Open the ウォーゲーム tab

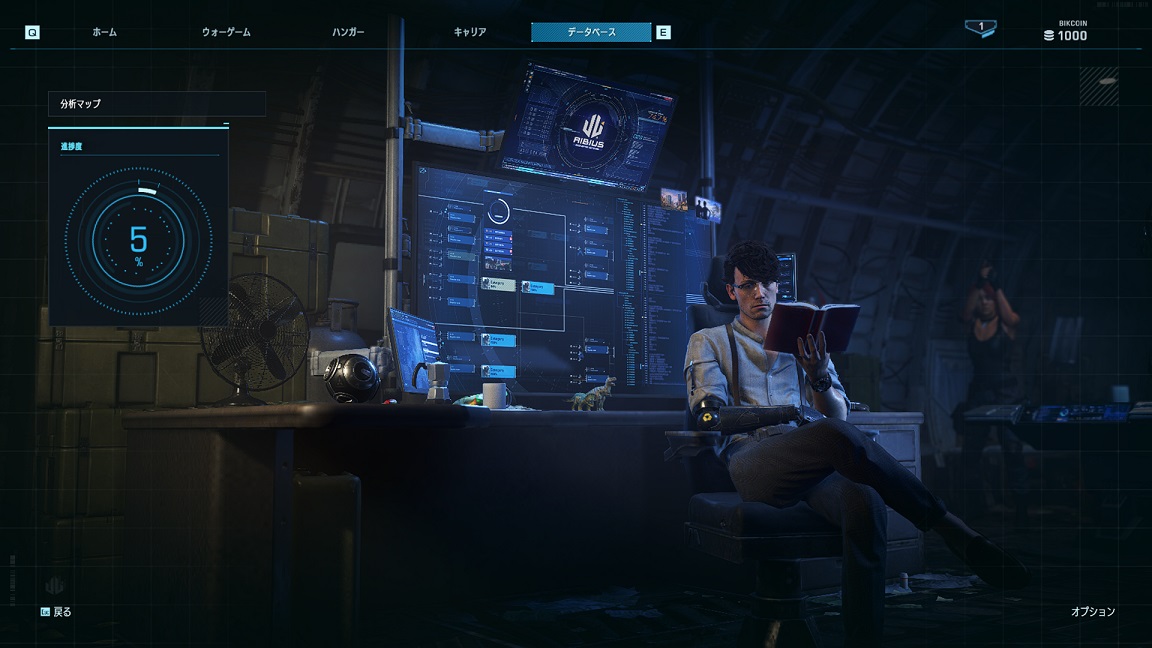[226, 32]
